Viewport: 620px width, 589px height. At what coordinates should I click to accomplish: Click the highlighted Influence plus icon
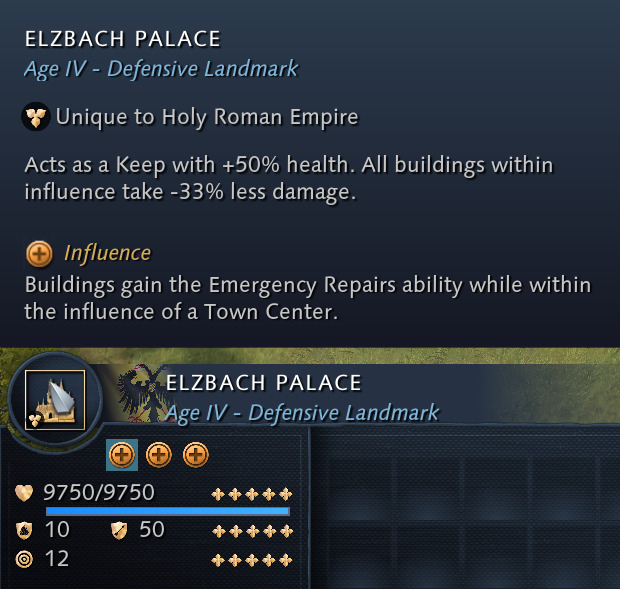click(x=122, y=455)
